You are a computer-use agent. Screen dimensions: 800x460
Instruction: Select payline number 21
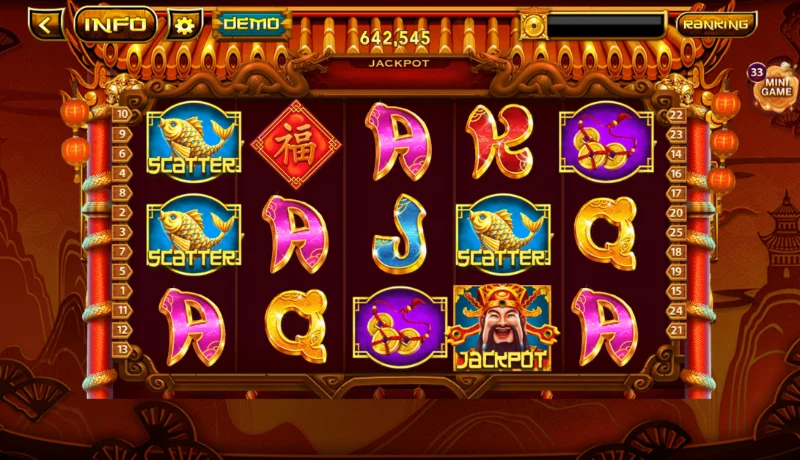pos(676,330)
